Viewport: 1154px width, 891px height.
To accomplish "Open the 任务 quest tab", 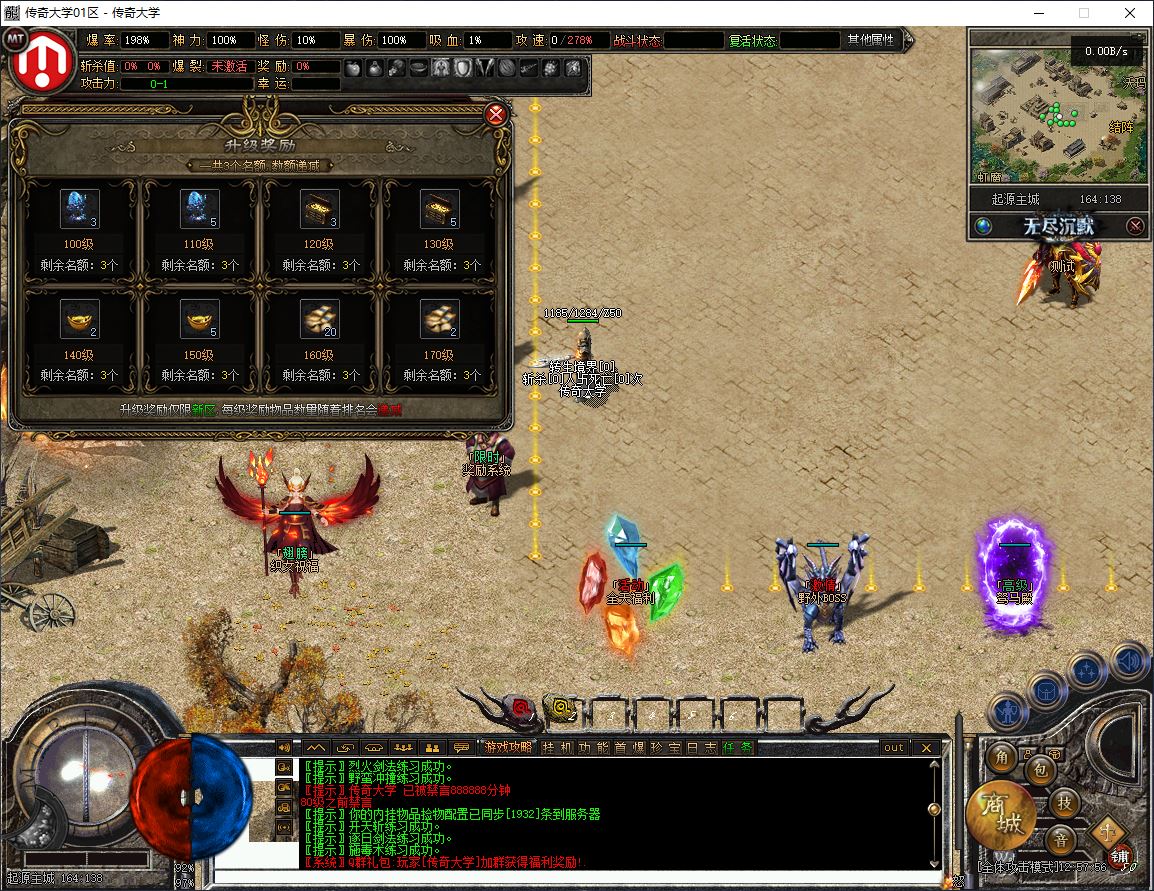I will point(738,747).
